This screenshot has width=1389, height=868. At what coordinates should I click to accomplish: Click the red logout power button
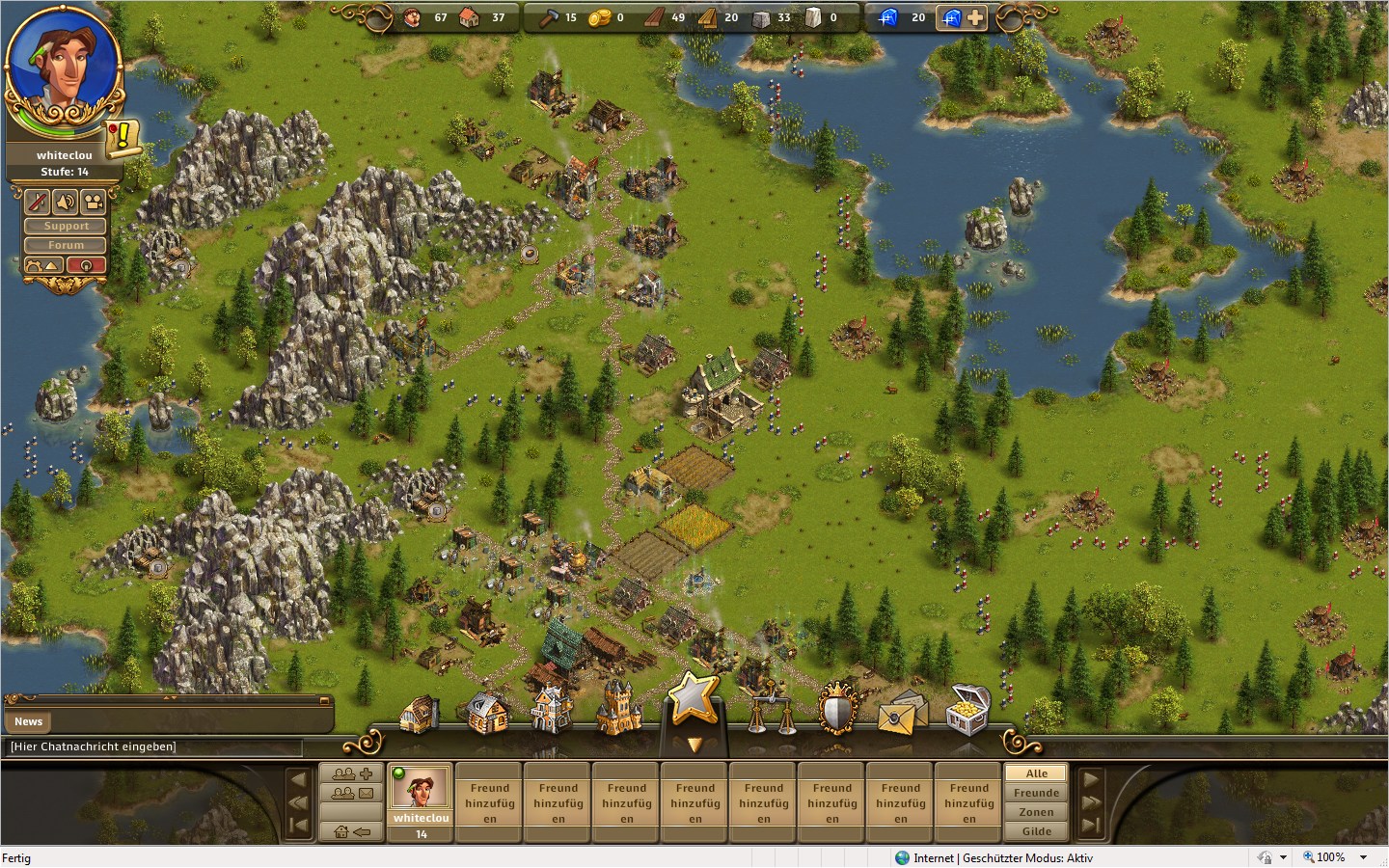pos(86,265)
